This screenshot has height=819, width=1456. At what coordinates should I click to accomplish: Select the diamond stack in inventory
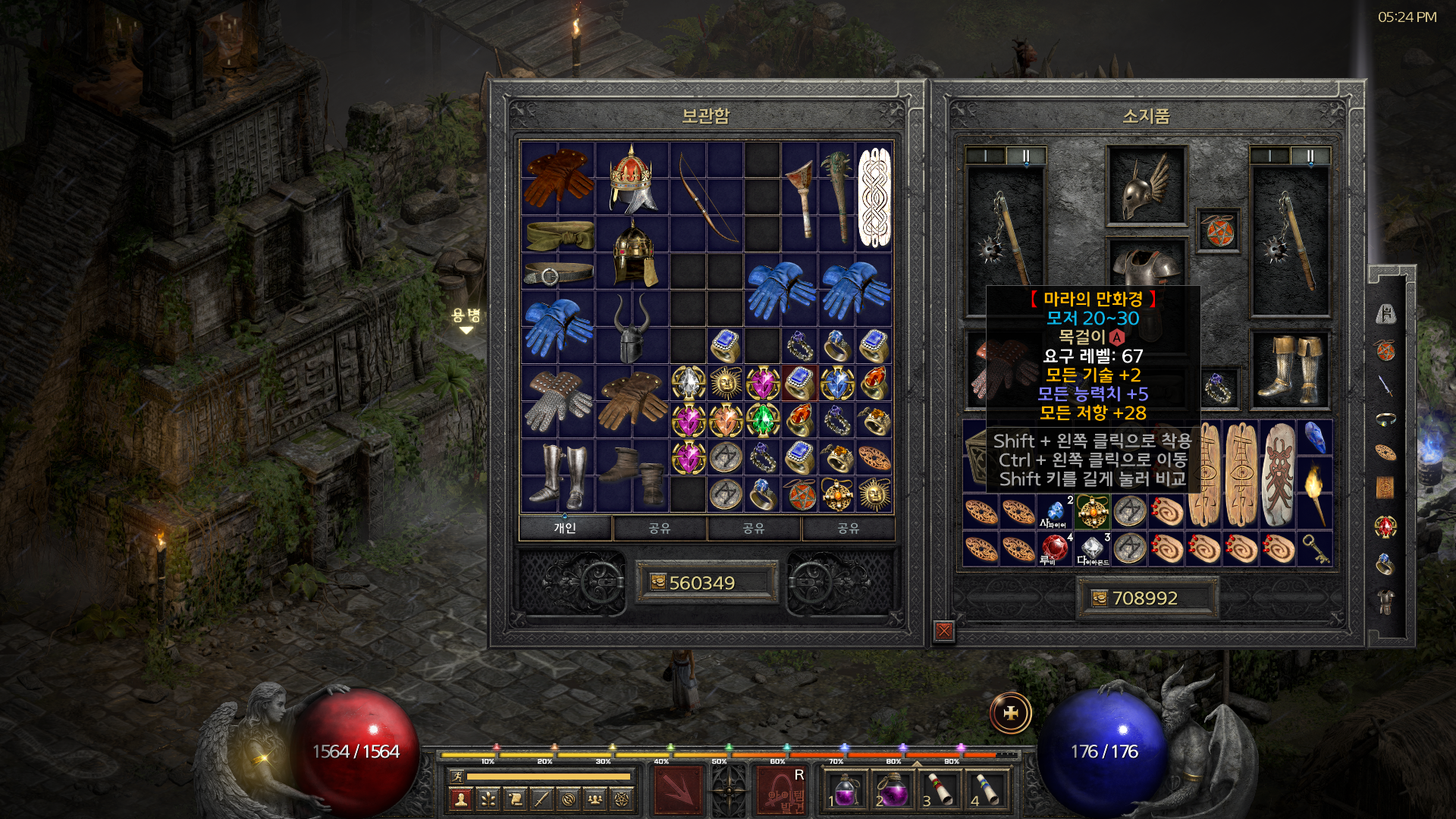coord(1092,548)
